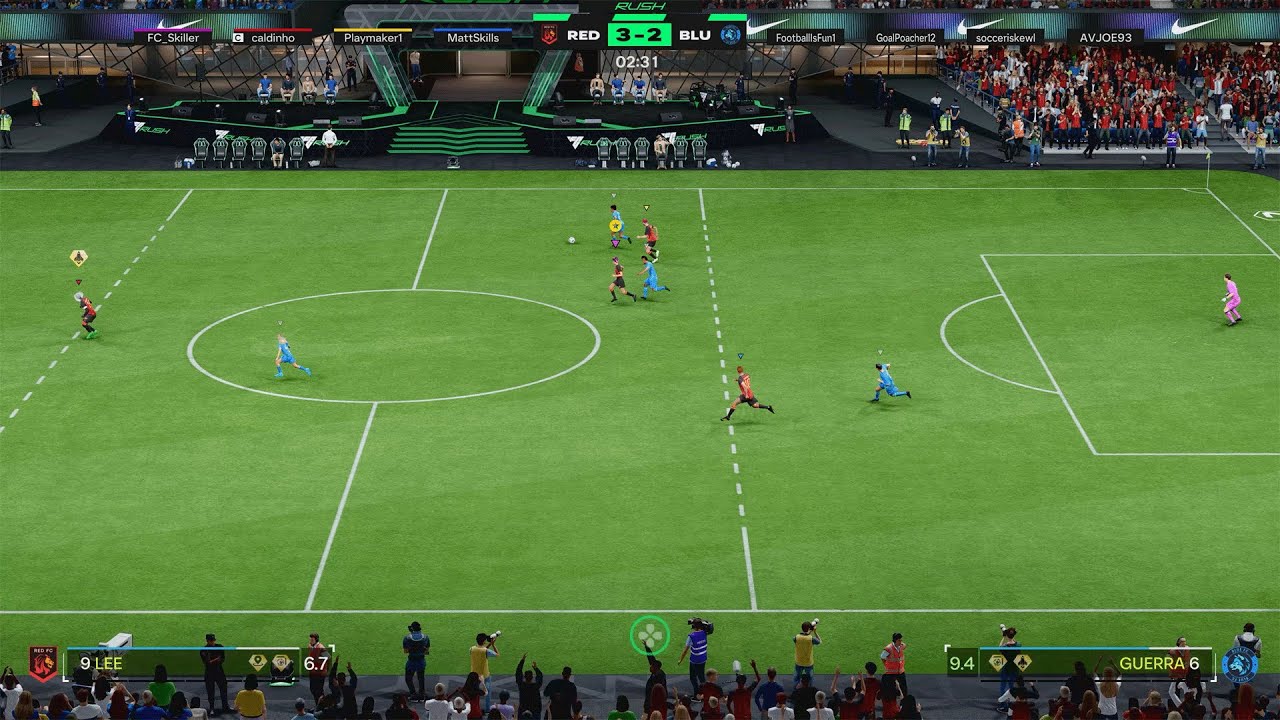This screenshot has width=1280, height=720.
Task: Toggle the captain badge next to caldinho
Action: [237, 36]
